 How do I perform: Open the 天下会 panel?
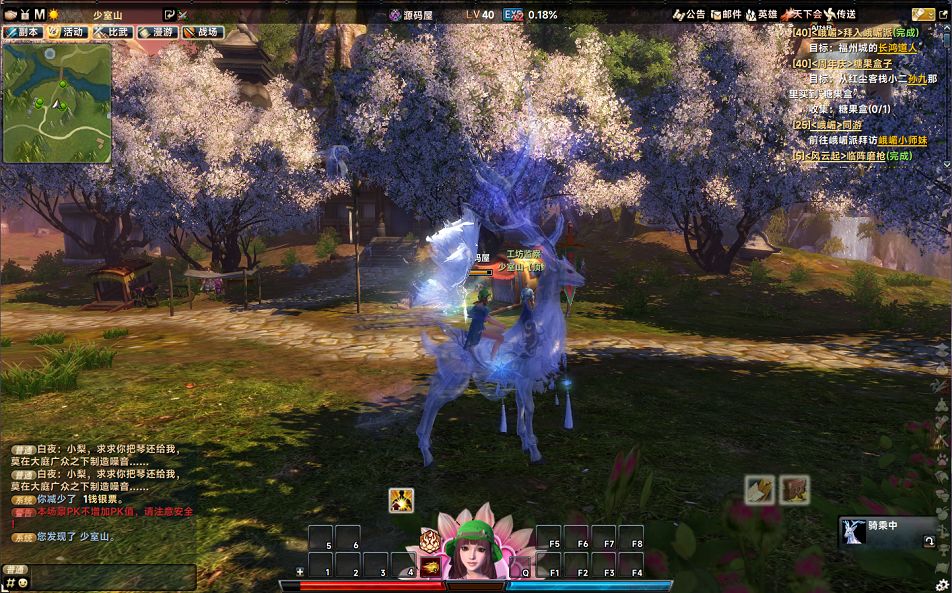pos(803,14)
